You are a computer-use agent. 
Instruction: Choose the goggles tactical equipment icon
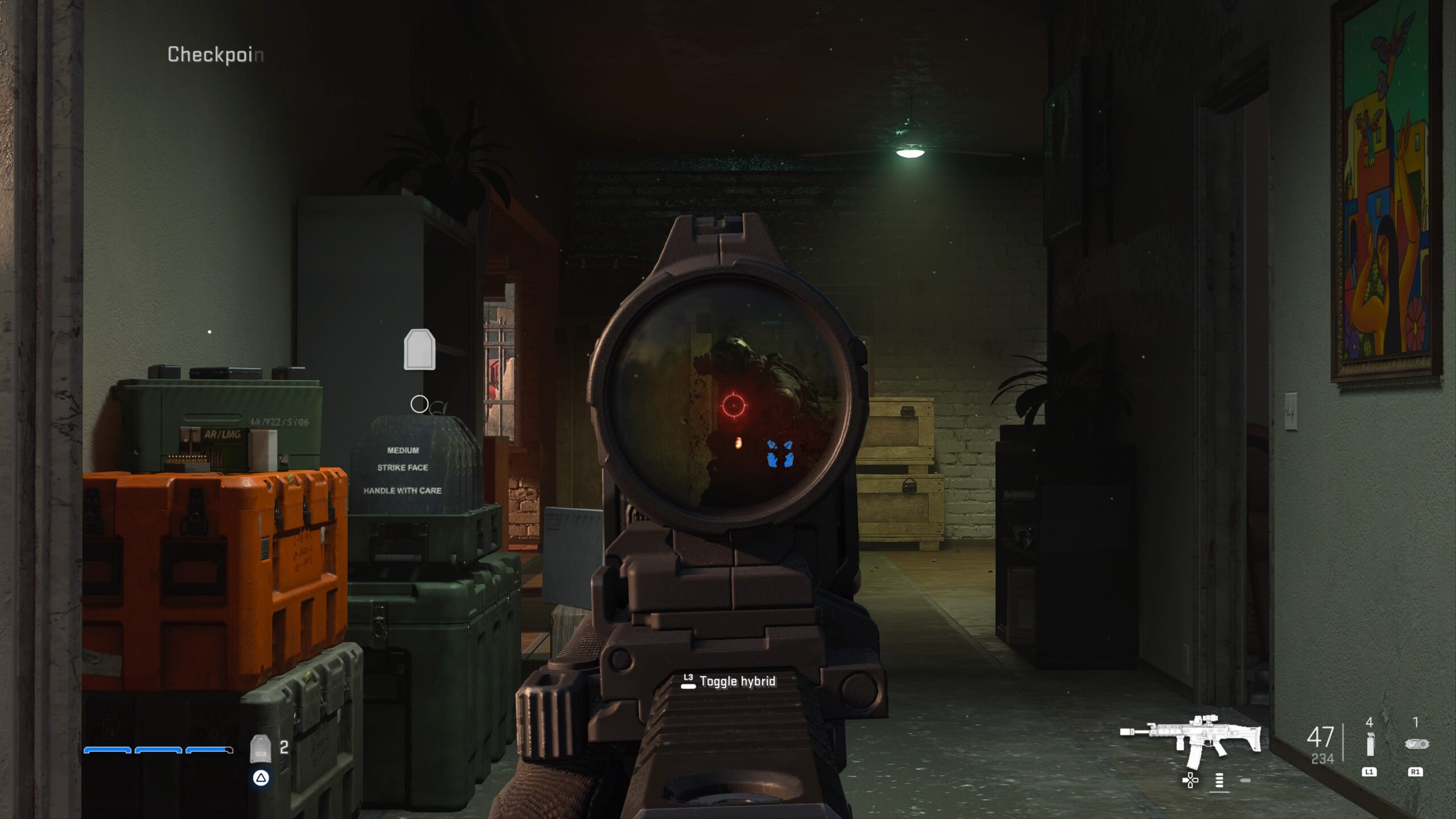1416,743
